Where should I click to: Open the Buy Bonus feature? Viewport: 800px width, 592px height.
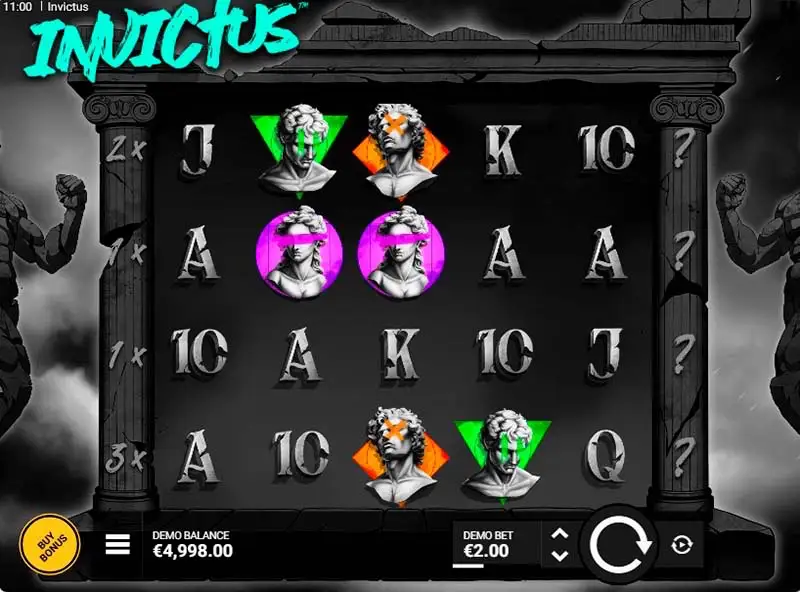click(x=50, y=543)
